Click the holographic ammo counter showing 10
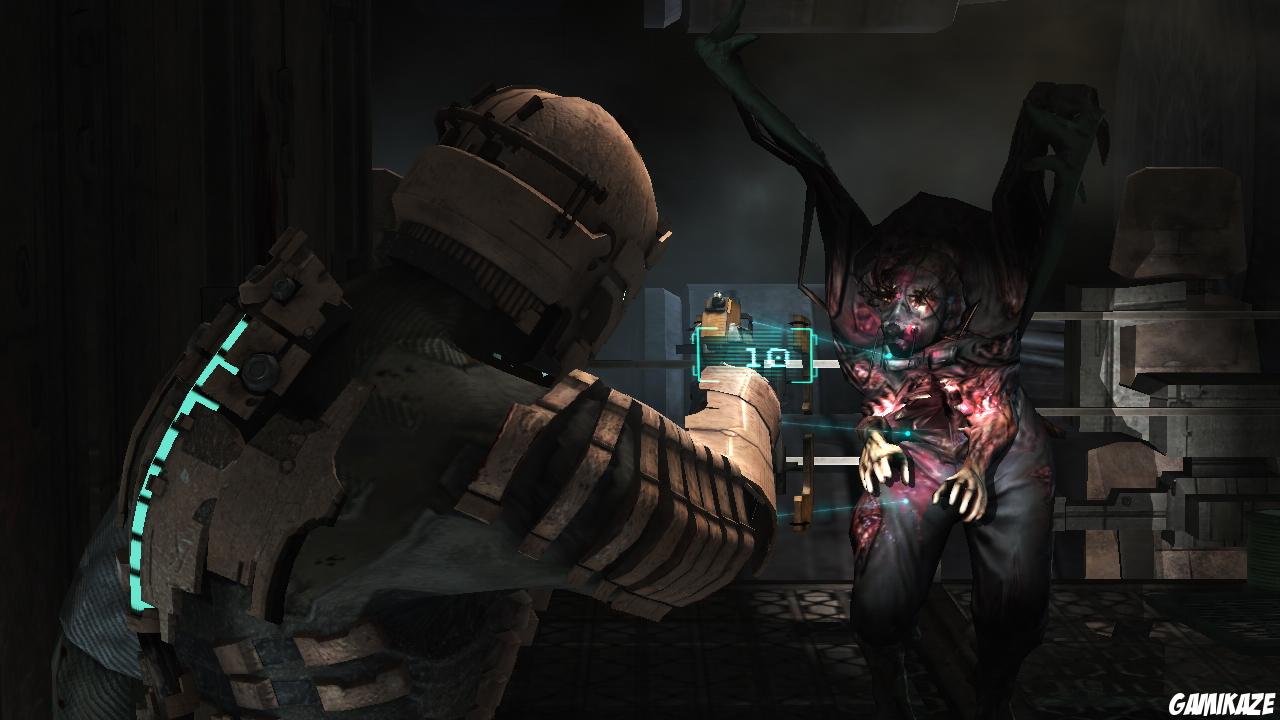The width and height of the screenshot is (1280, 720). (x=768, y=356)
